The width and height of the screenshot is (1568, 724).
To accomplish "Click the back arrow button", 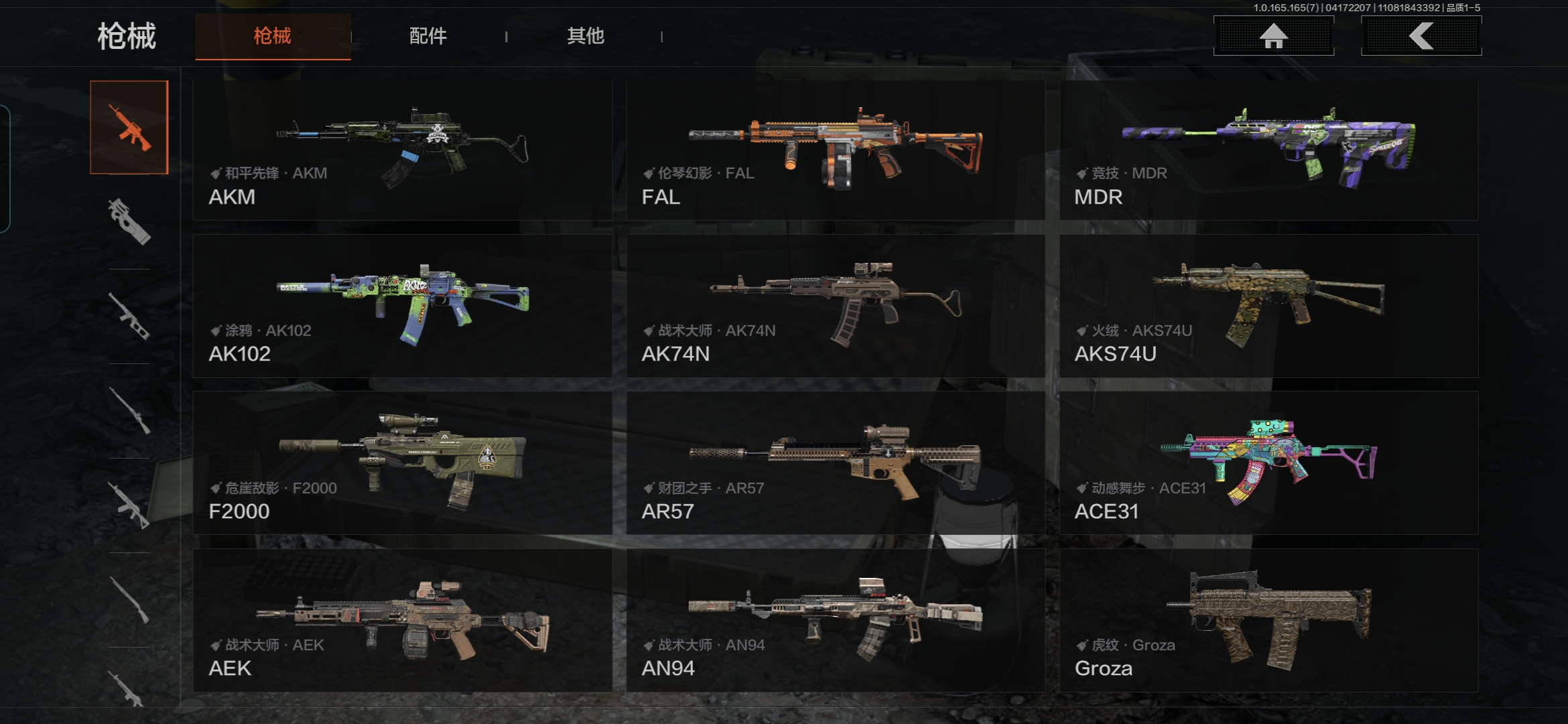I will coord(1421,36).
